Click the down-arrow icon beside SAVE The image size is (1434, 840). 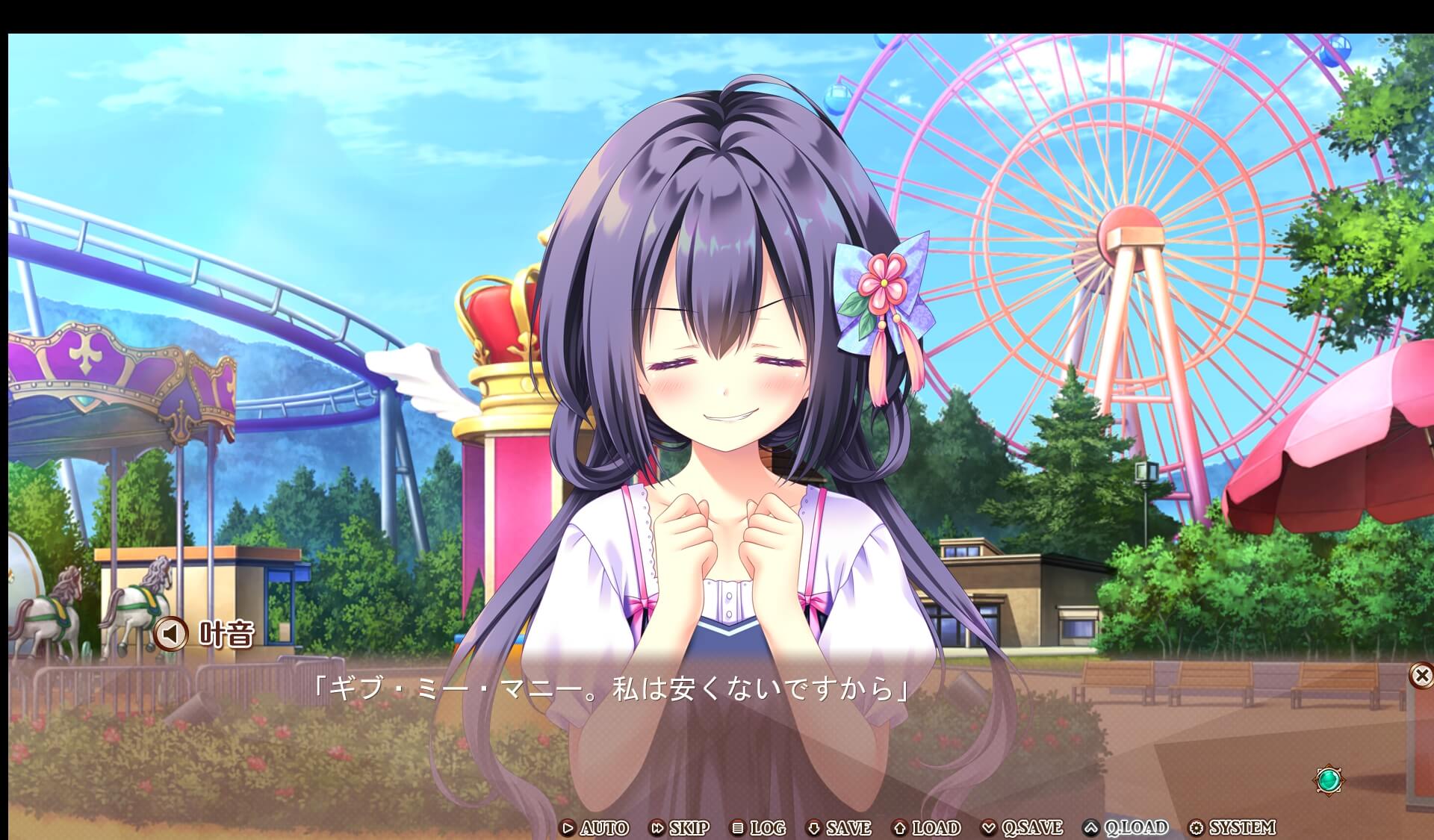coord(813,827)
